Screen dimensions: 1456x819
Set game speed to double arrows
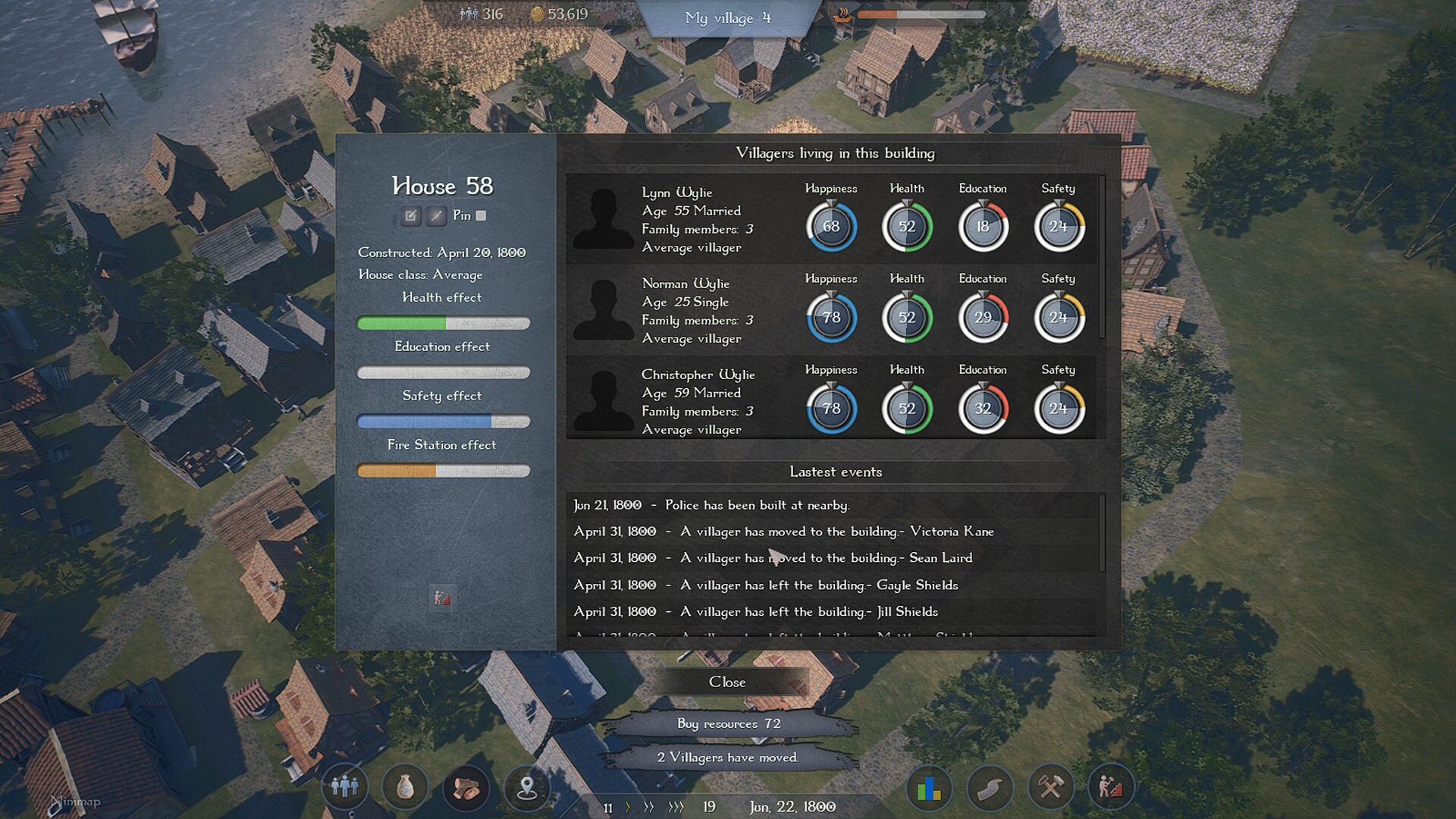(648, 808)
